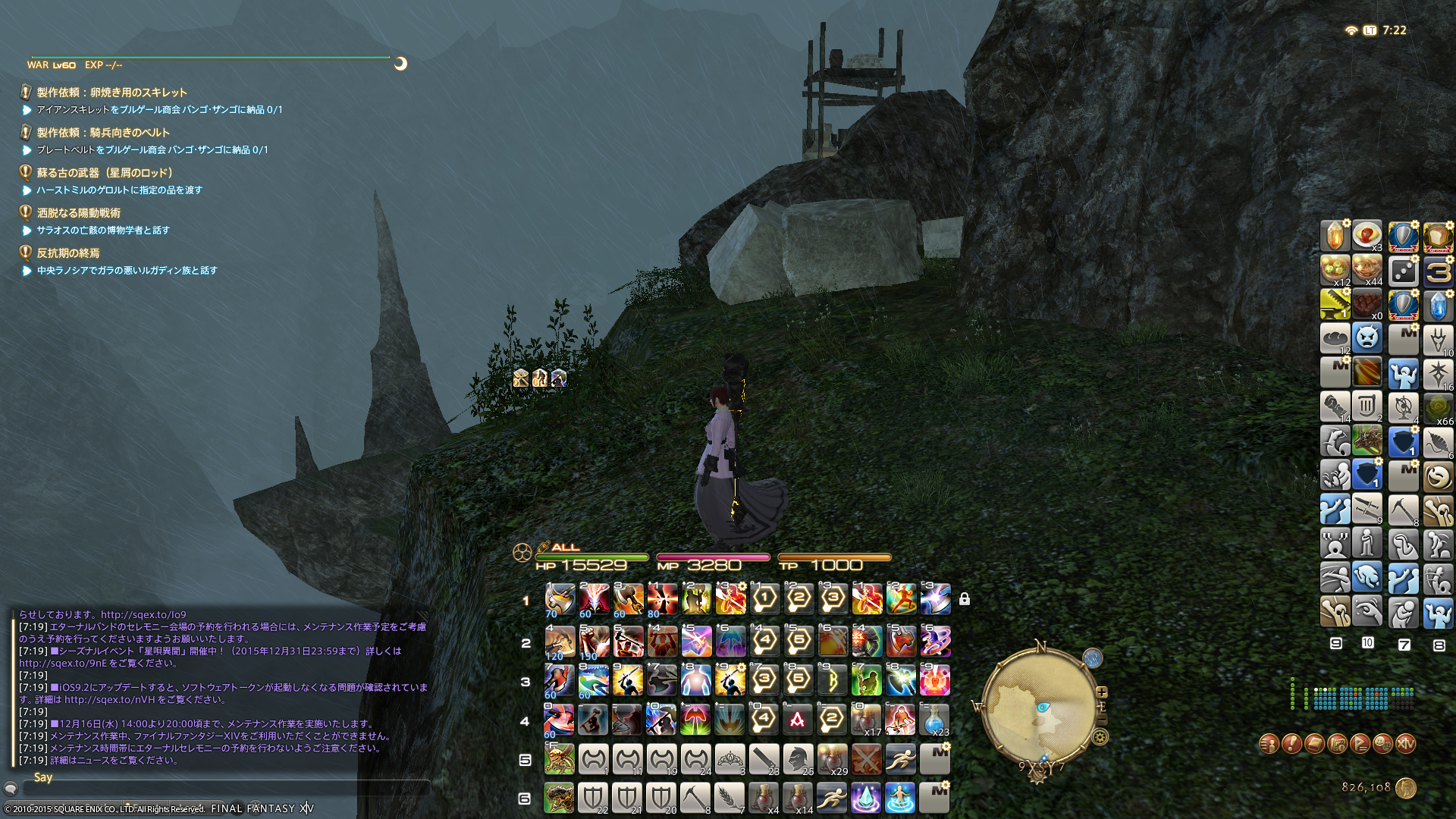The width and height of the screenshot is (1456, 819).
Task: Toggle the hotbar padlock
Action: pos(964,599)
